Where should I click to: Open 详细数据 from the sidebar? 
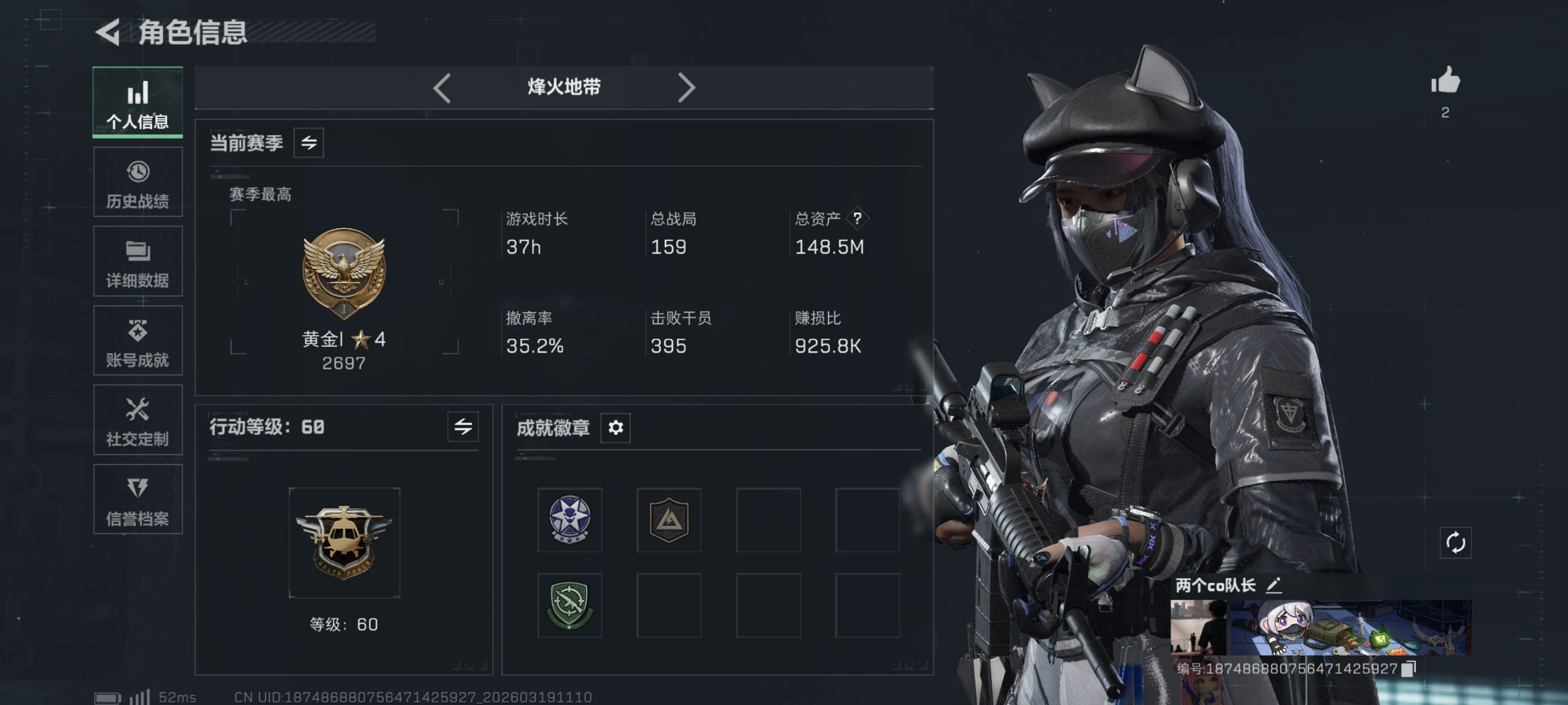point(137,262)
